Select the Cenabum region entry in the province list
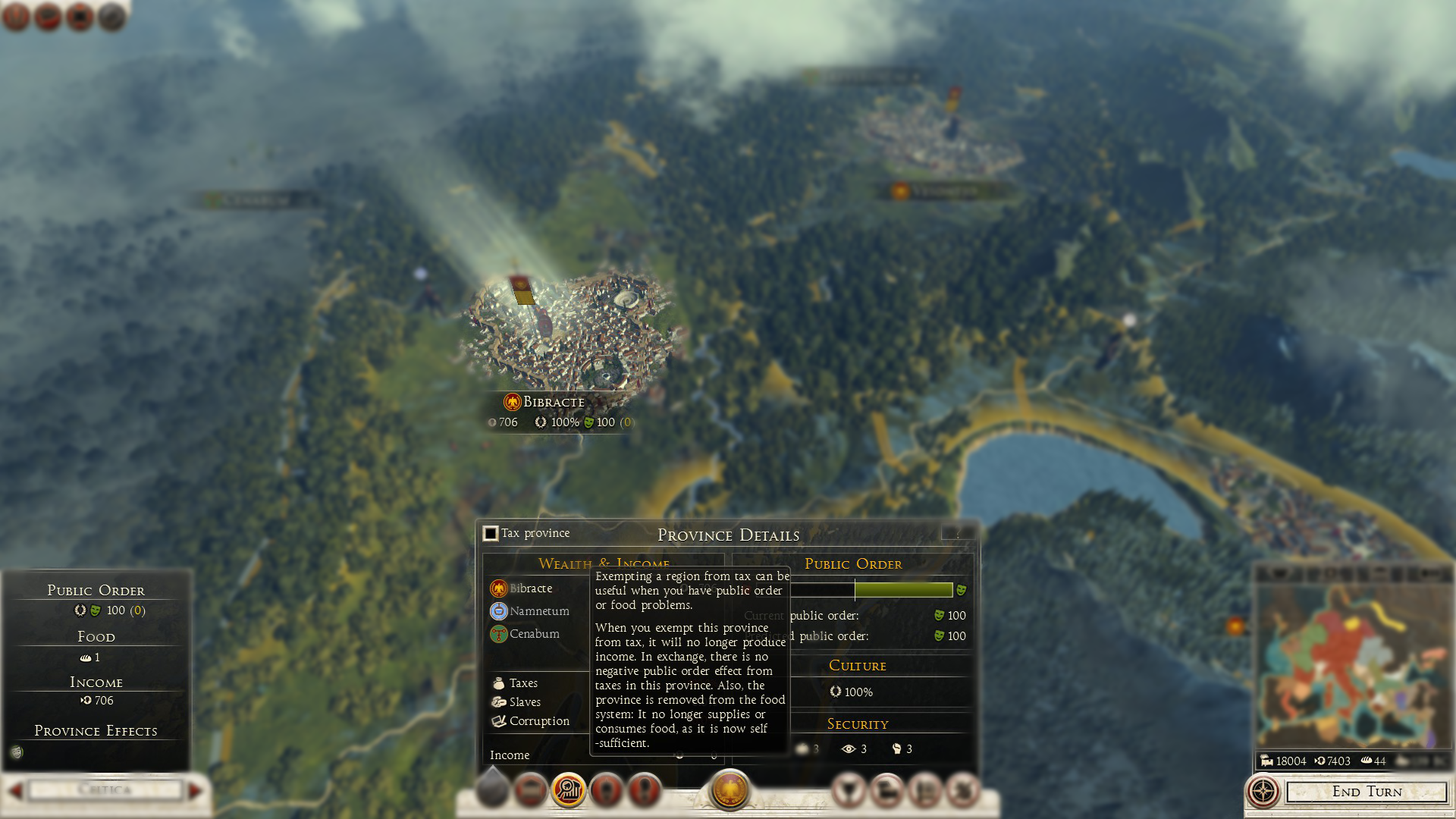 (499, 633)
